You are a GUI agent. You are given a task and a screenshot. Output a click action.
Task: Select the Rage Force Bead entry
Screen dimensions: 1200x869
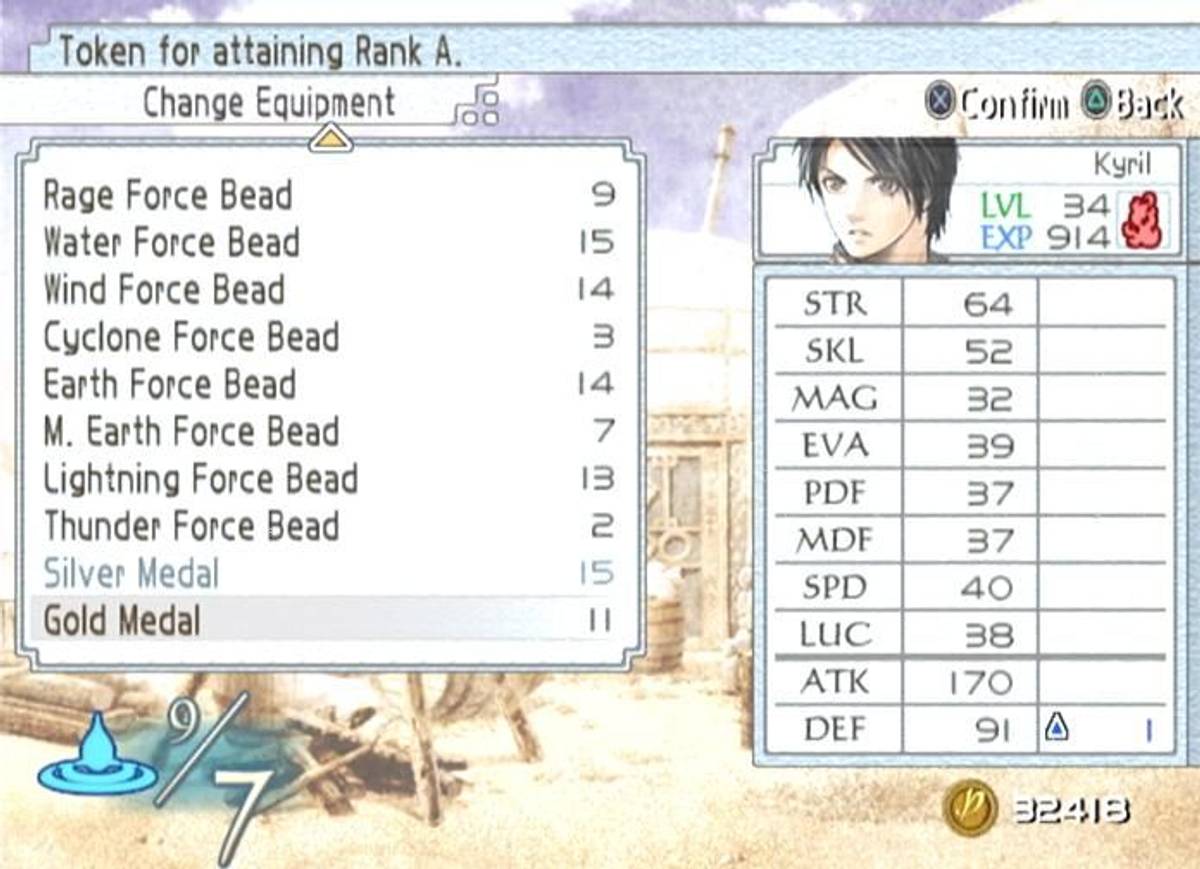coord(168,195)
